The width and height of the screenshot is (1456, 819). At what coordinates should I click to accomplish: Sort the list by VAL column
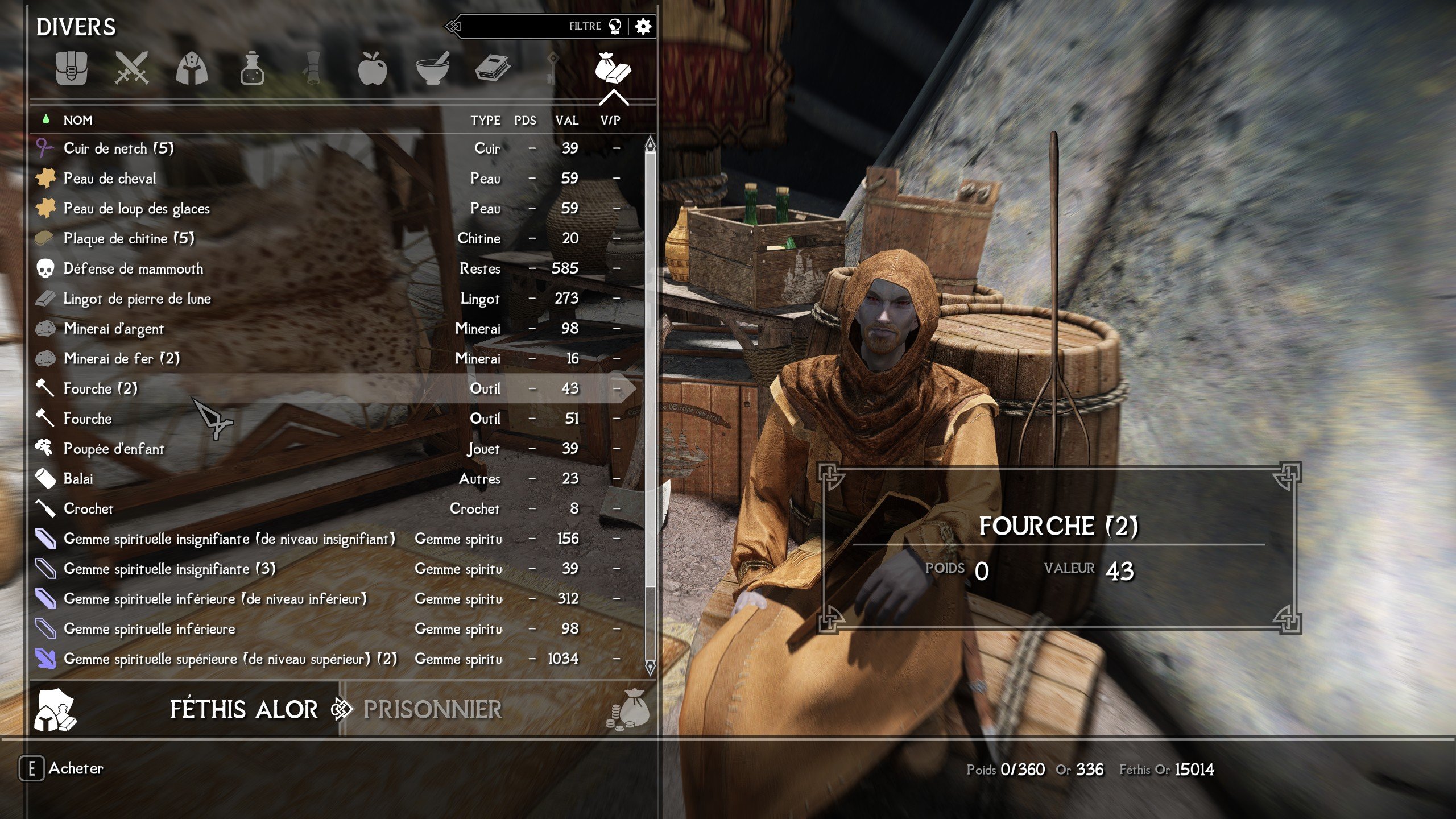[x=566, y=121]
